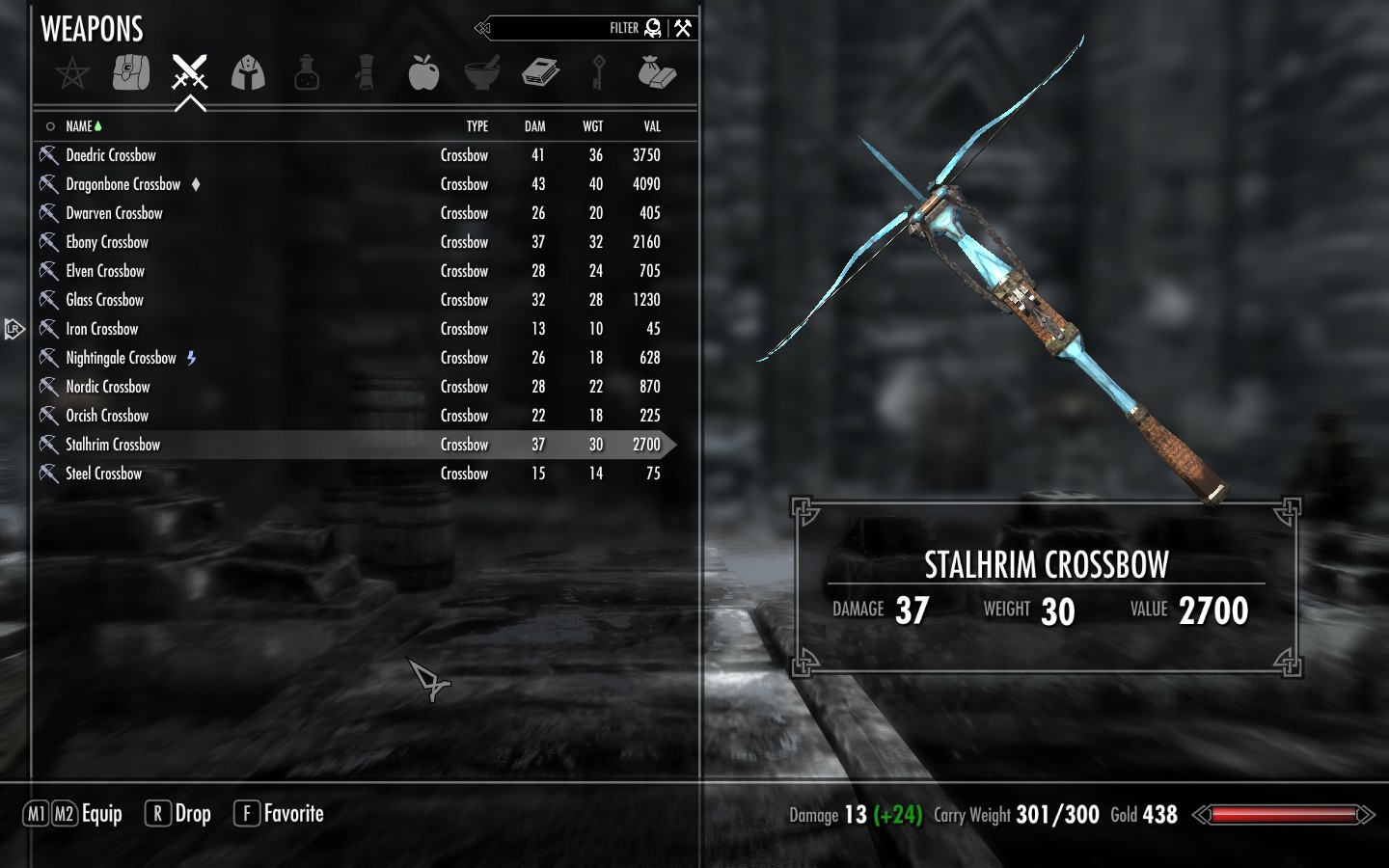Show the Books category
The image size is (1389, 868).
coord(540,72)
